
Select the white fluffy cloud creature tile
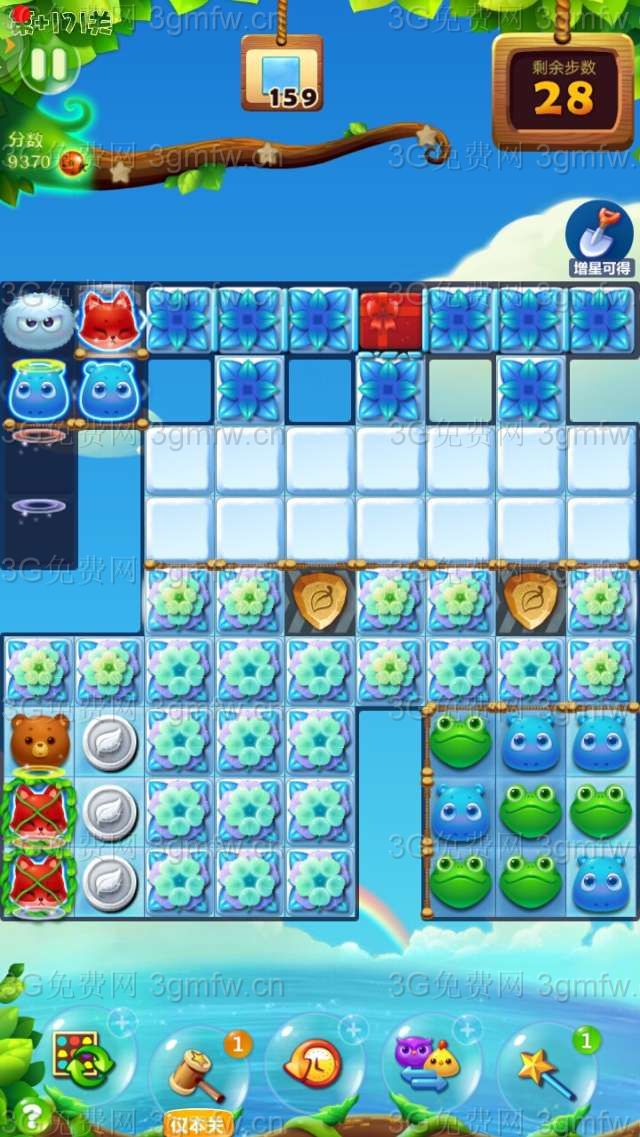coord(38,320)
